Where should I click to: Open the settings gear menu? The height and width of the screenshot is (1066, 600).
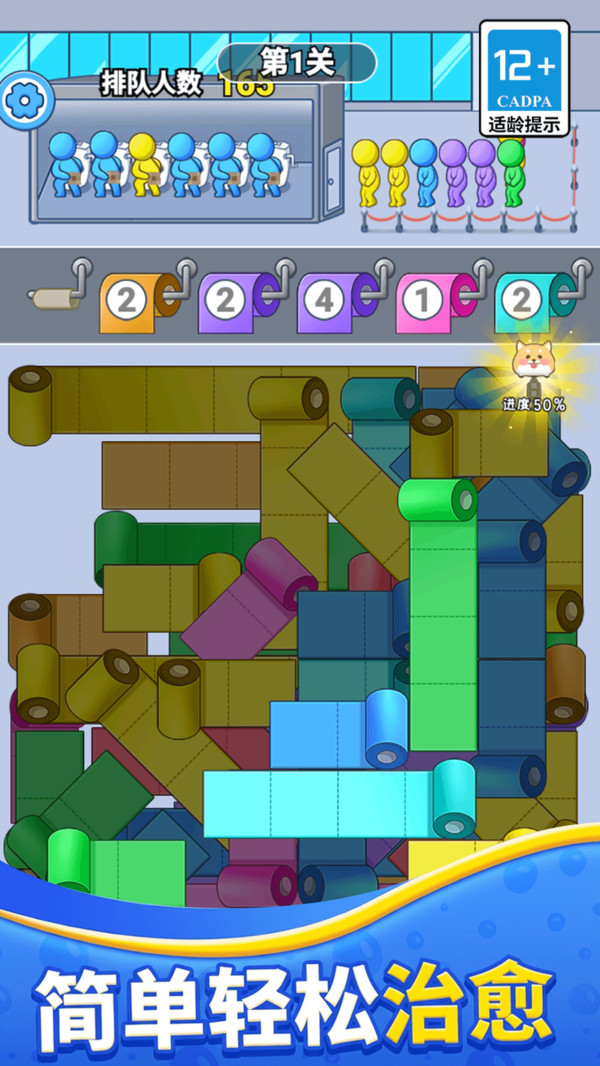pyautogui.click(x=22, y=100)
